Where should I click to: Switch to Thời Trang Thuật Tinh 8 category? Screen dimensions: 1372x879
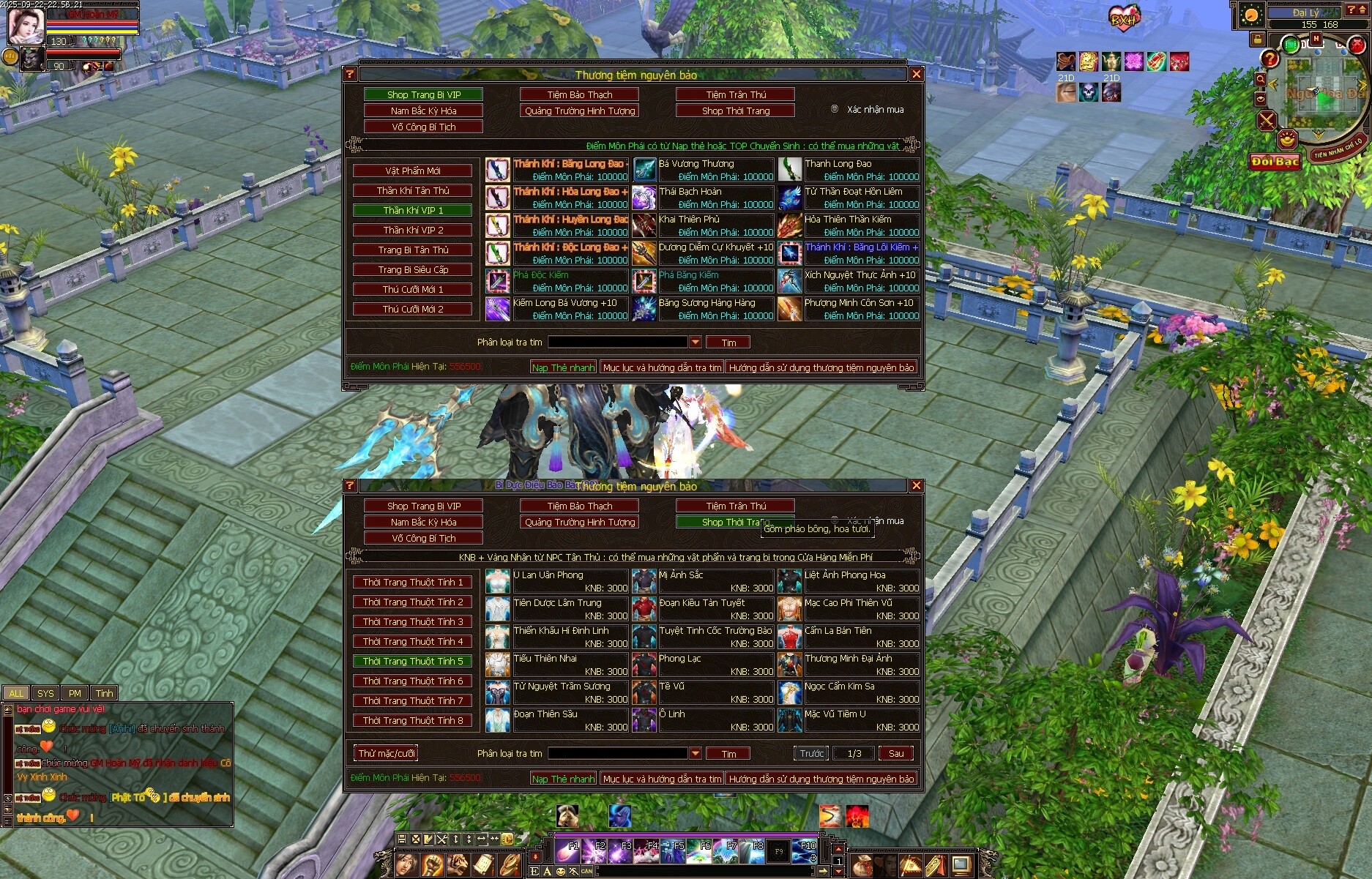click(x=413, y=721)
